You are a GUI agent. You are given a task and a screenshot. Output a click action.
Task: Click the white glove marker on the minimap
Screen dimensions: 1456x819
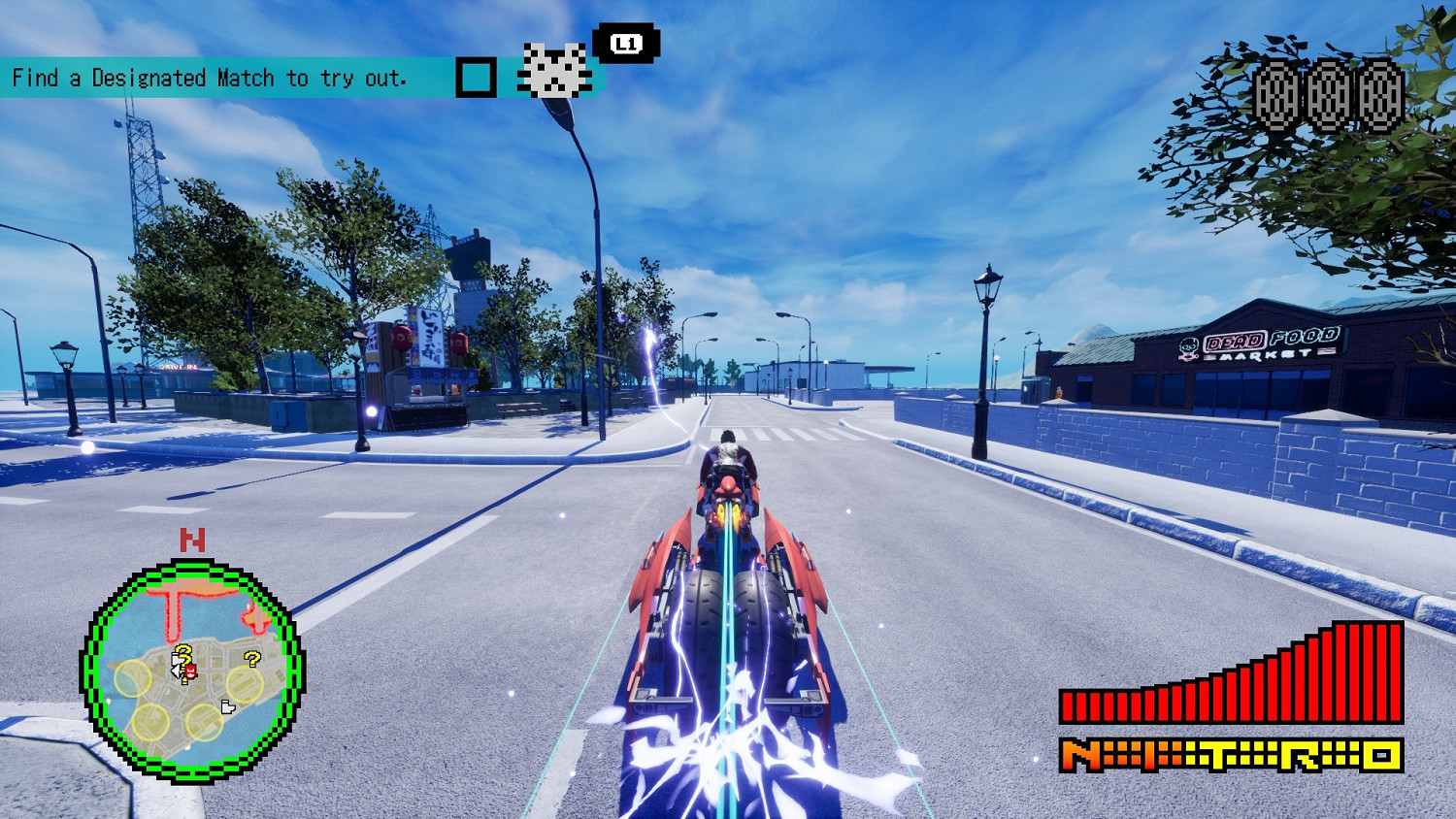point(227,705)
